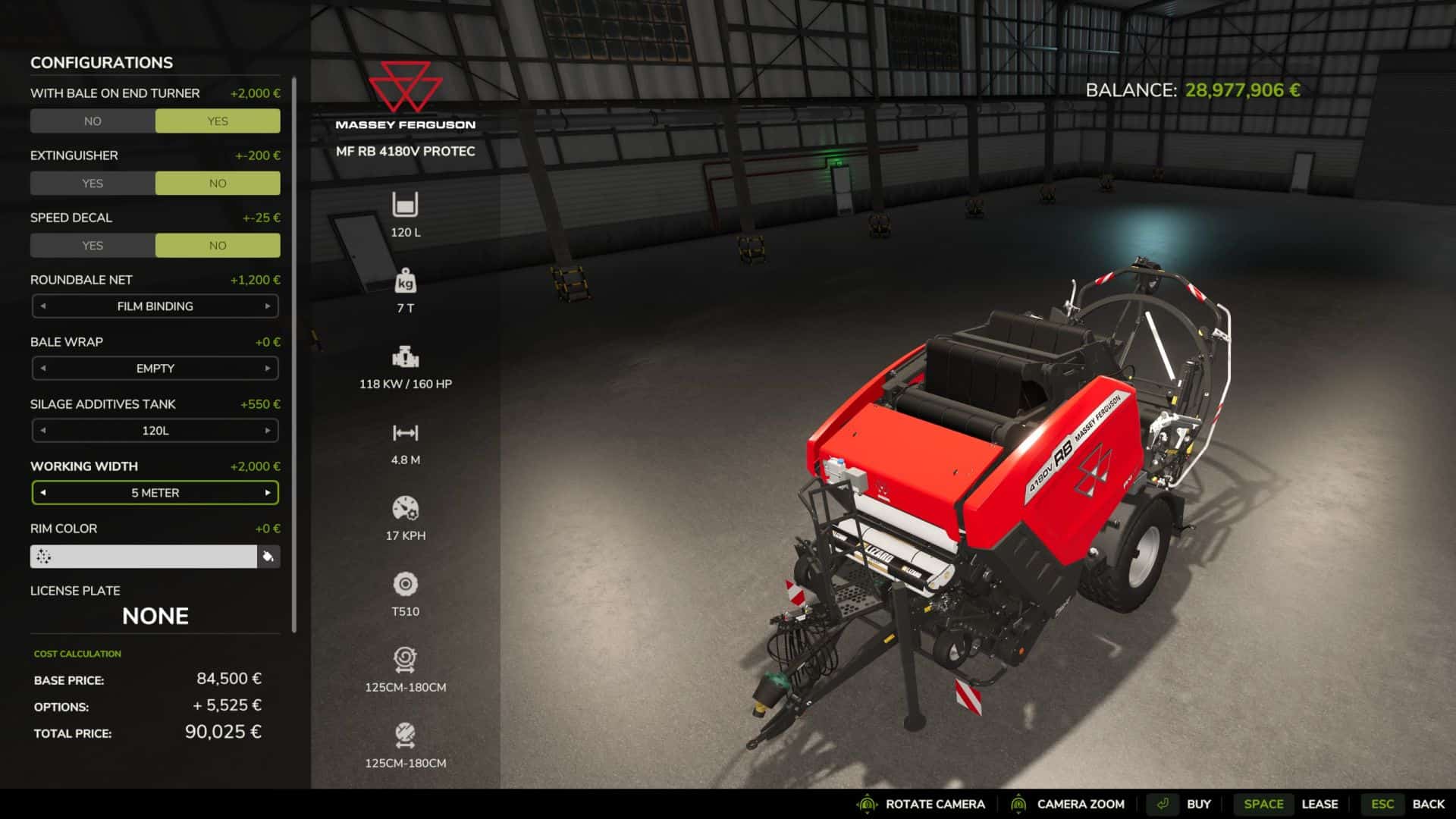Cycle bale wrap option forward
Image resolution: width=1456 pixels, height=819 pixels.
(x=268, y=369)
